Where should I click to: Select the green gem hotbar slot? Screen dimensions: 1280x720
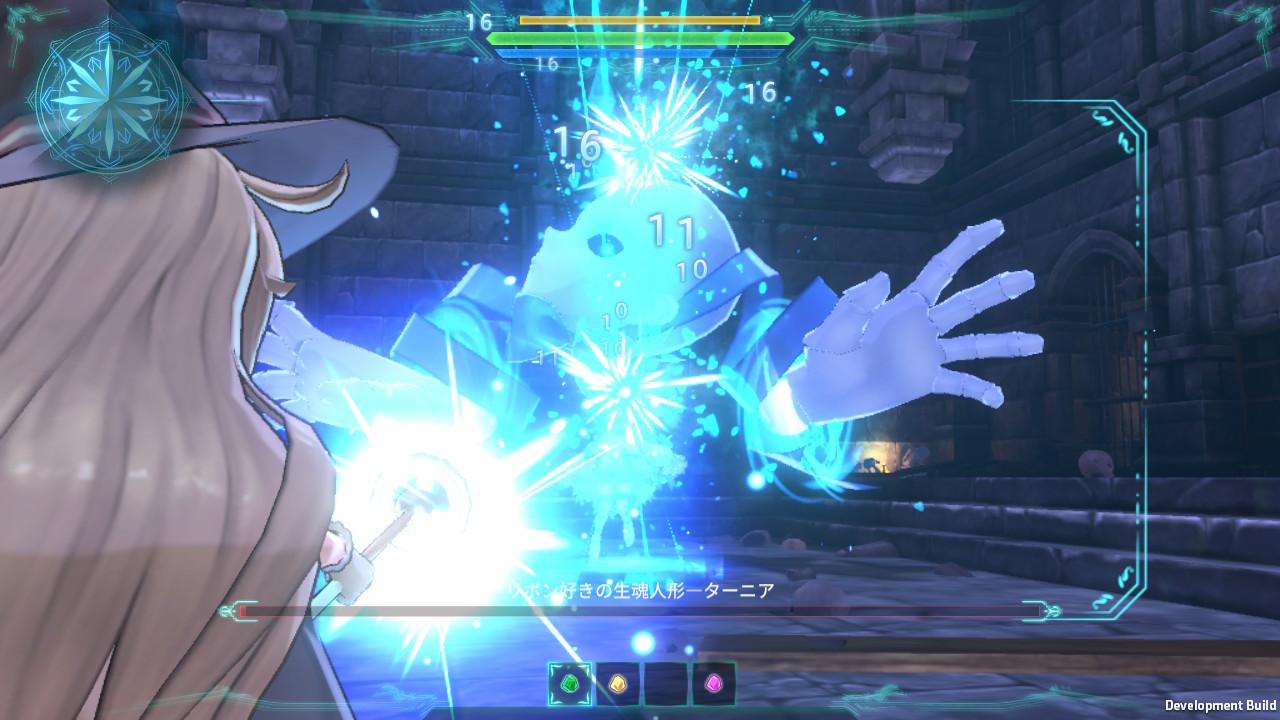pyautogui.click(x=570, y=684)
